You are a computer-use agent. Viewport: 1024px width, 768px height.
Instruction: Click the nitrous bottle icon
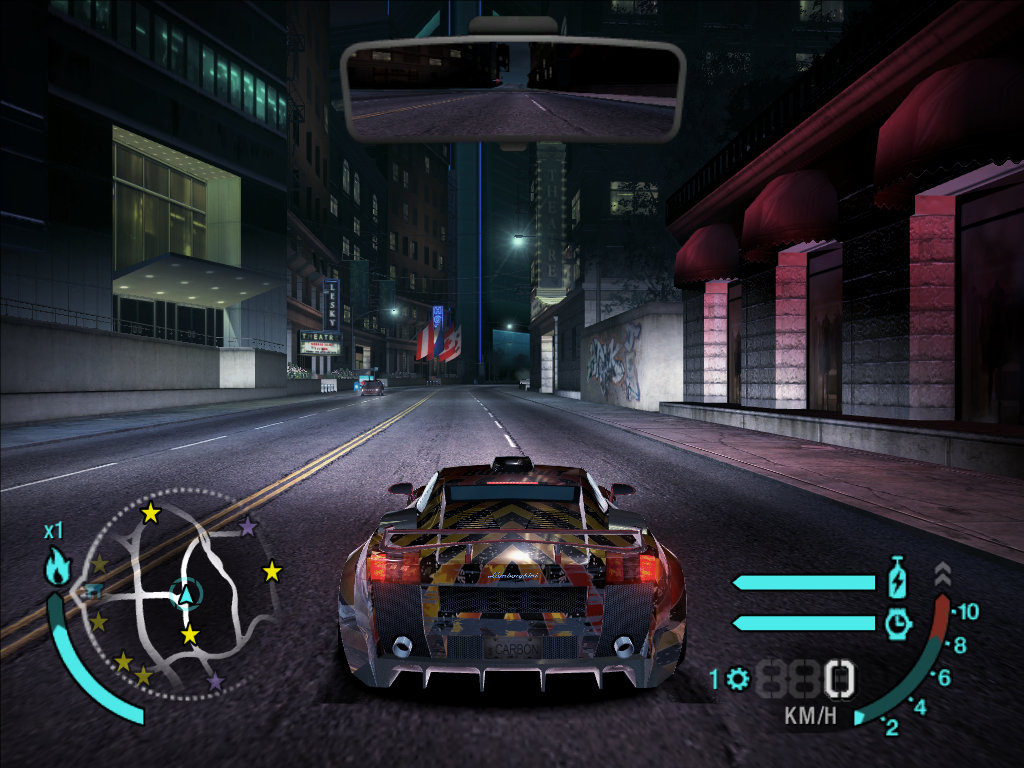pos(897,580)
